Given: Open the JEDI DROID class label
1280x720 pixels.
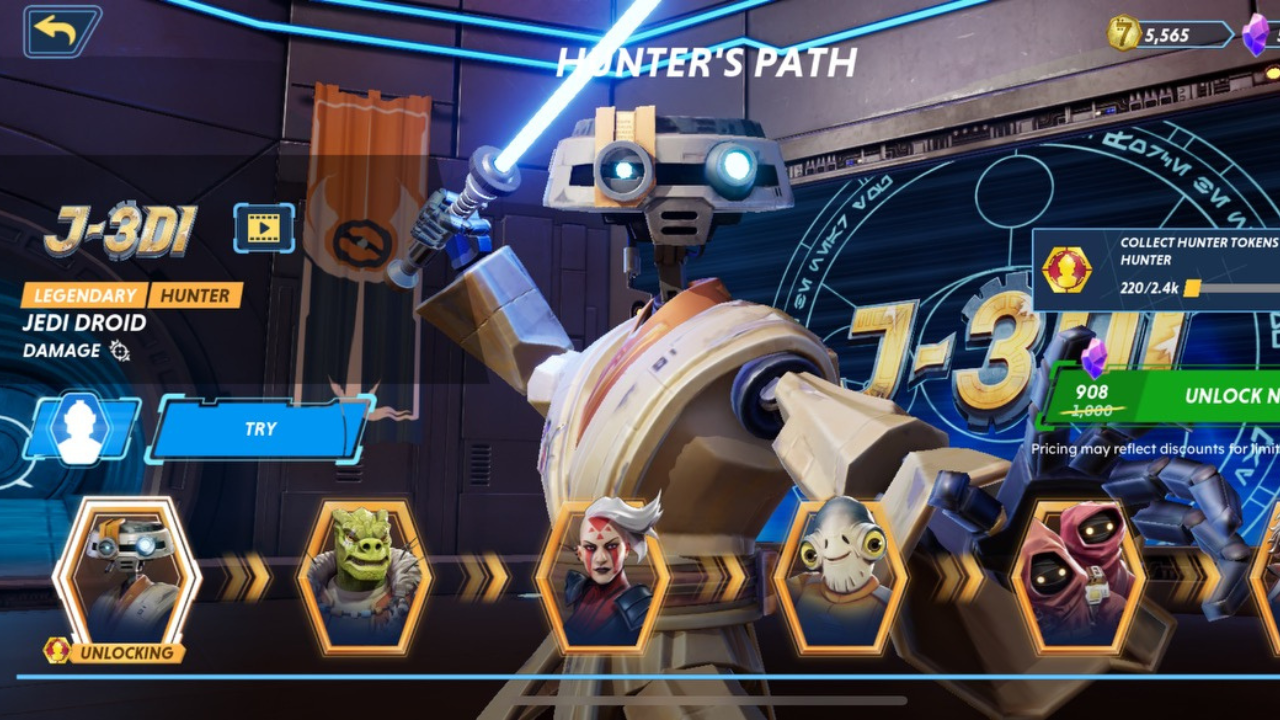Looking at the screenshot, I should [x=83, y=323].
